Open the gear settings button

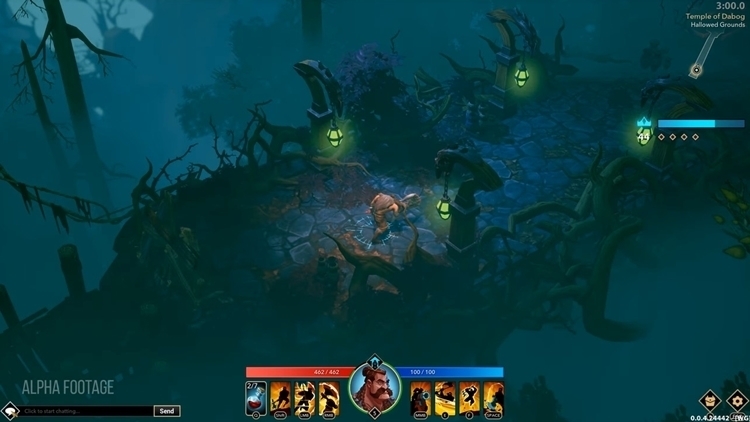coord(738,402)
